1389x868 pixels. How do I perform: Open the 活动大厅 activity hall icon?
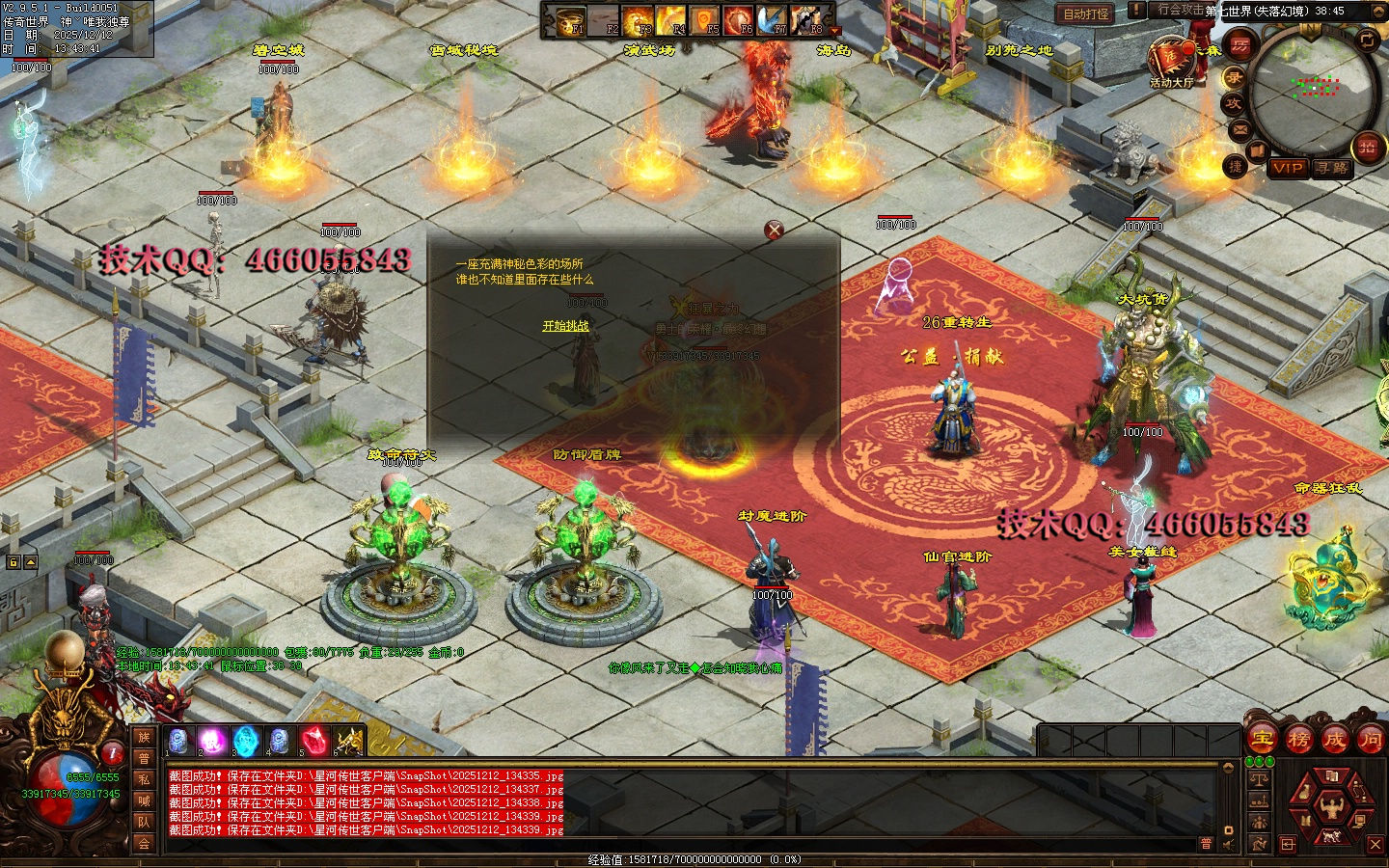point(1171,60)
